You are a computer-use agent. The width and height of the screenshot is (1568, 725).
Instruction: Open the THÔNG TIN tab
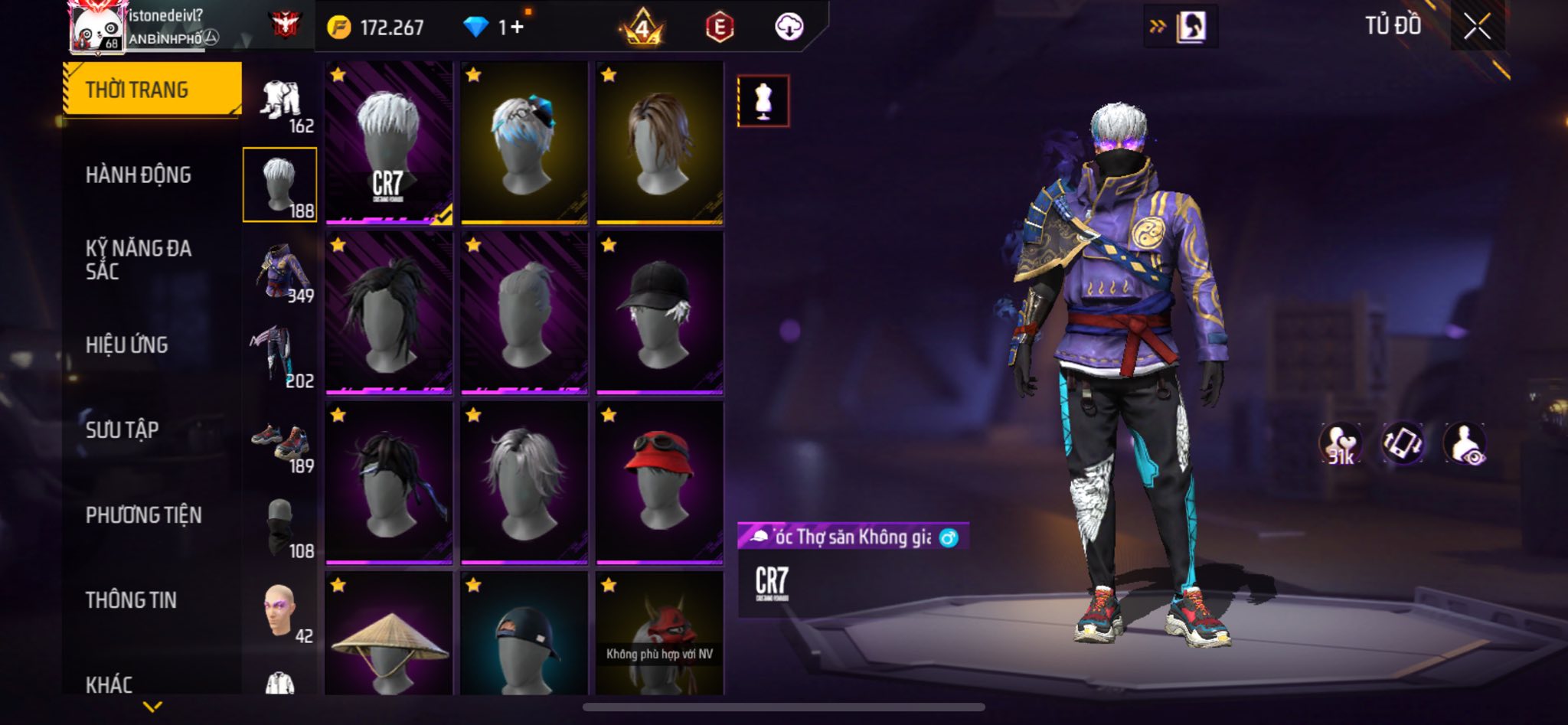pos(131,600)
